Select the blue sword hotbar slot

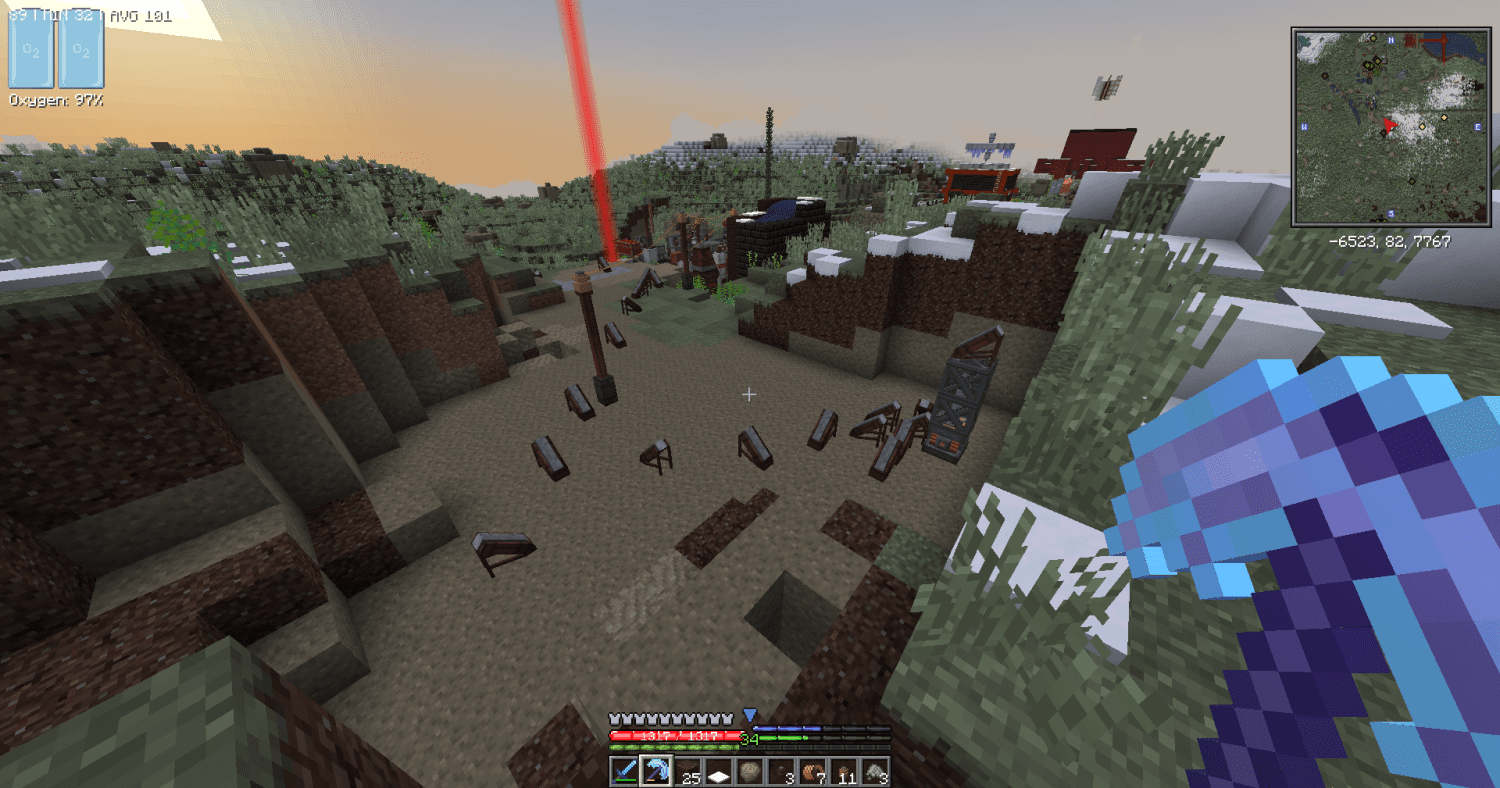point(625,772)
